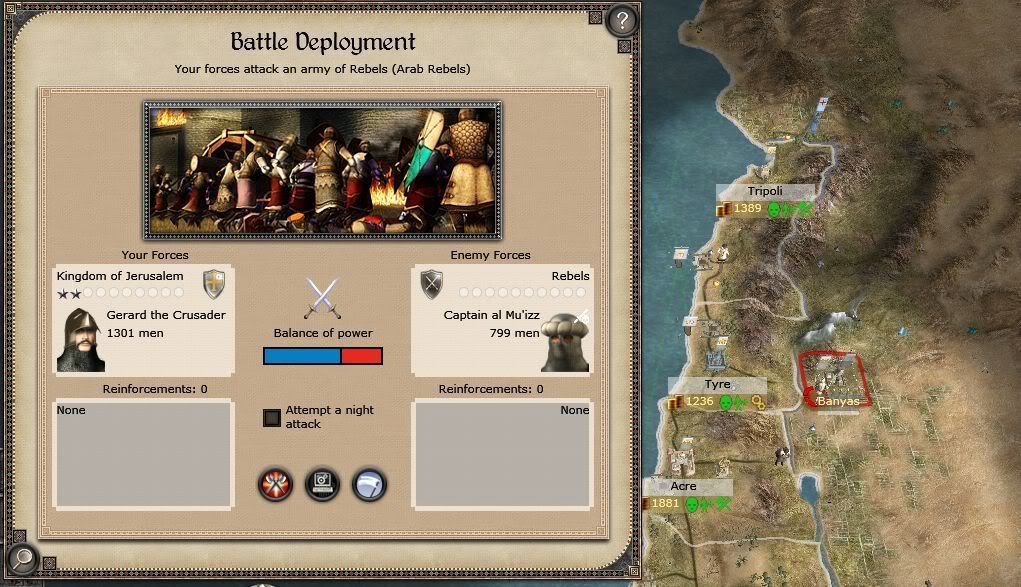
Task: Select the Banyas settlement label
Action: tap(837, 401)
